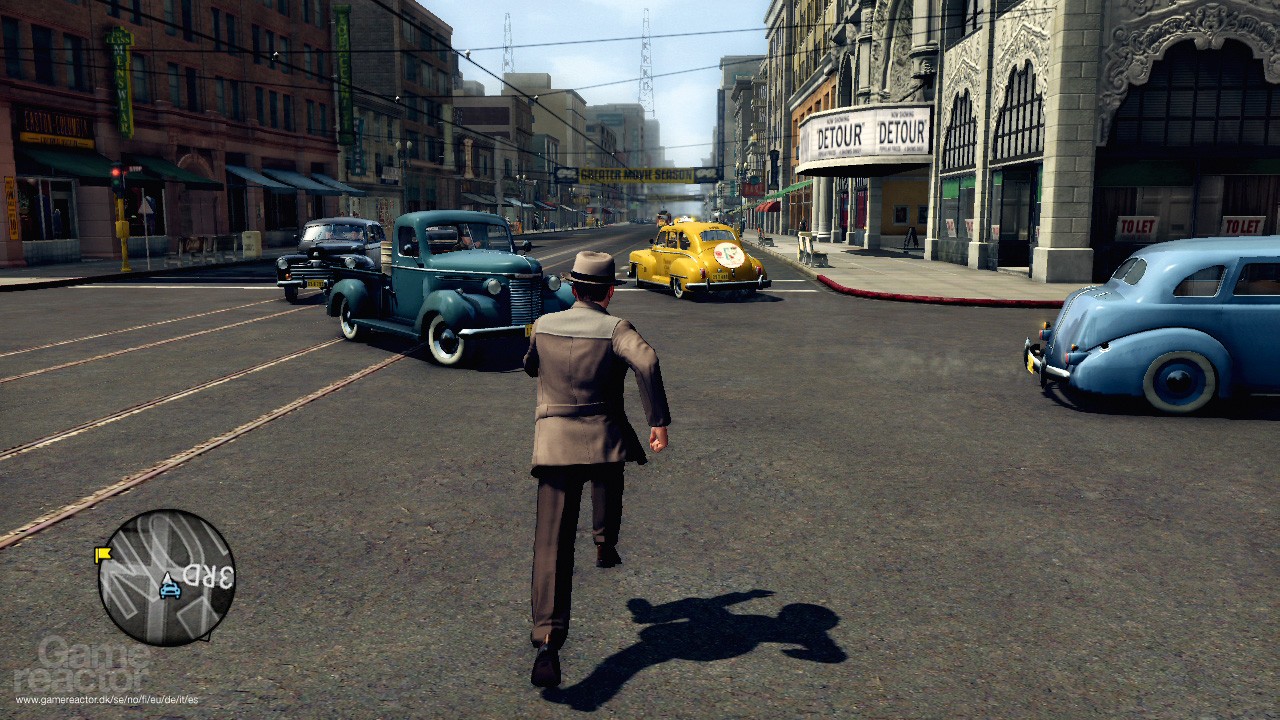Expand the theater marquee above the entrance

[x=867, y=135]
